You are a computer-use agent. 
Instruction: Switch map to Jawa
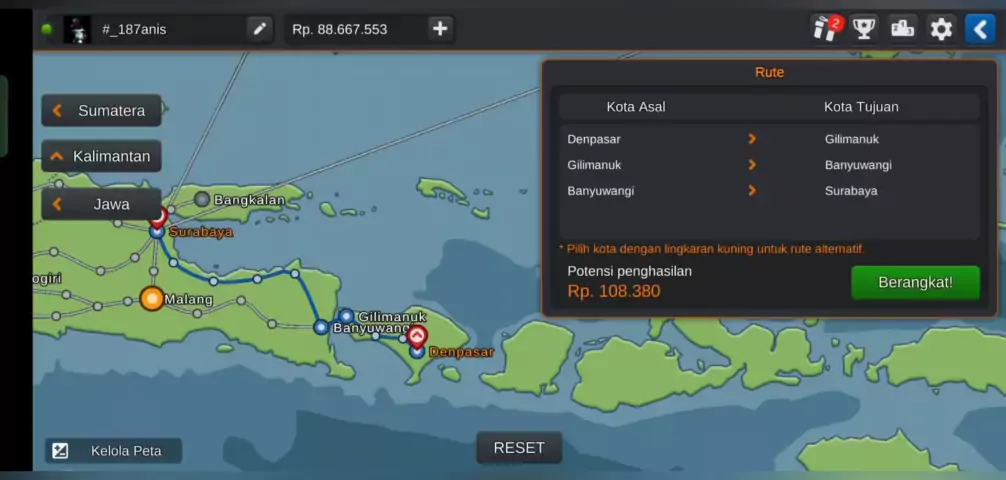[x=101, y=204]
